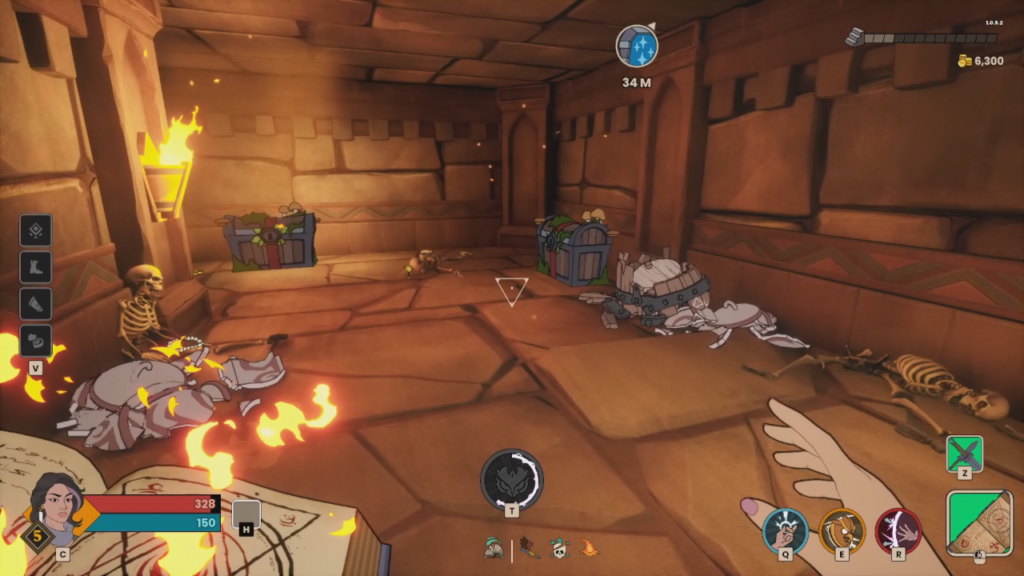1024x576 pixels.
Task: Activate the owl mask ultimate ability
Action: [x=511, y=478]
